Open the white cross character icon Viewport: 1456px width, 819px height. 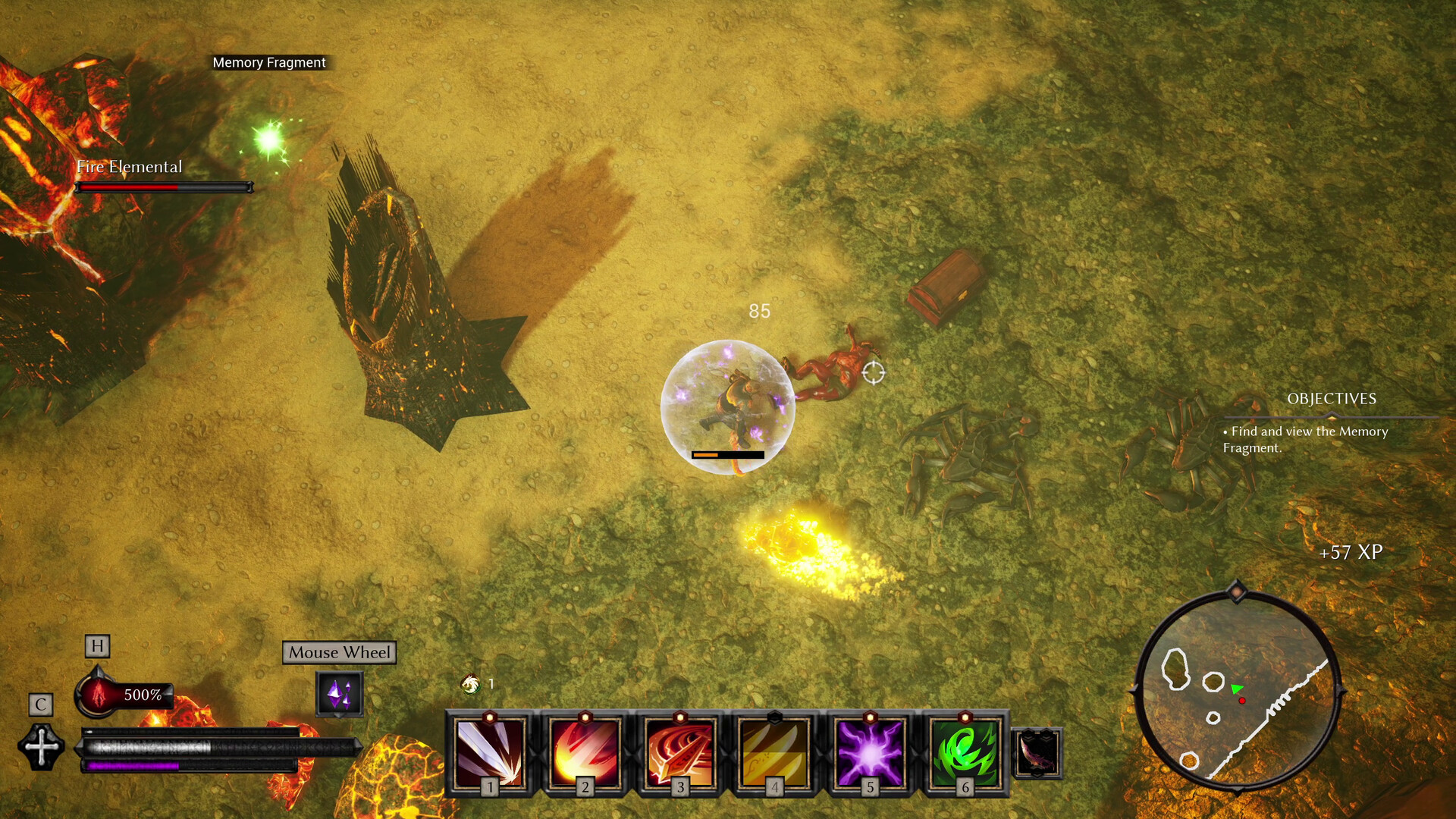tap(42, 747)
